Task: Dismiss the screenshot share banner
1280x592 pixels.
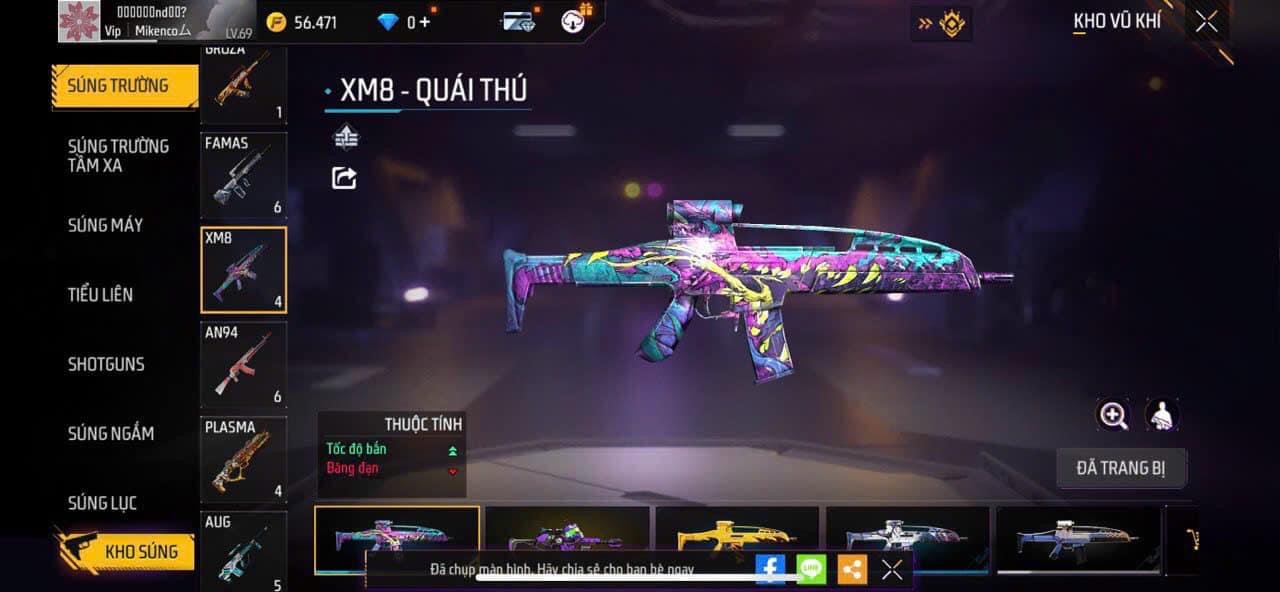Action: click(892, 569)
